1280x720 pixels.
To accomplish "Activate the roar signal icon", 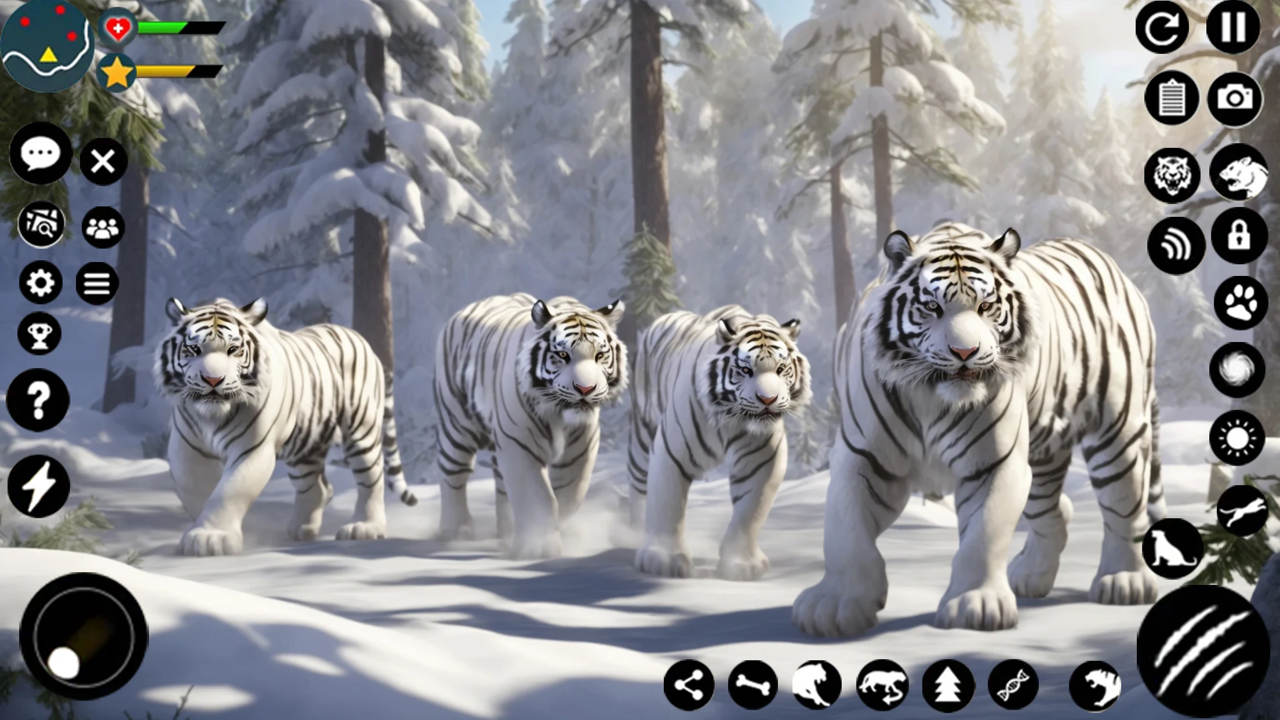I will click(1176, 244).
